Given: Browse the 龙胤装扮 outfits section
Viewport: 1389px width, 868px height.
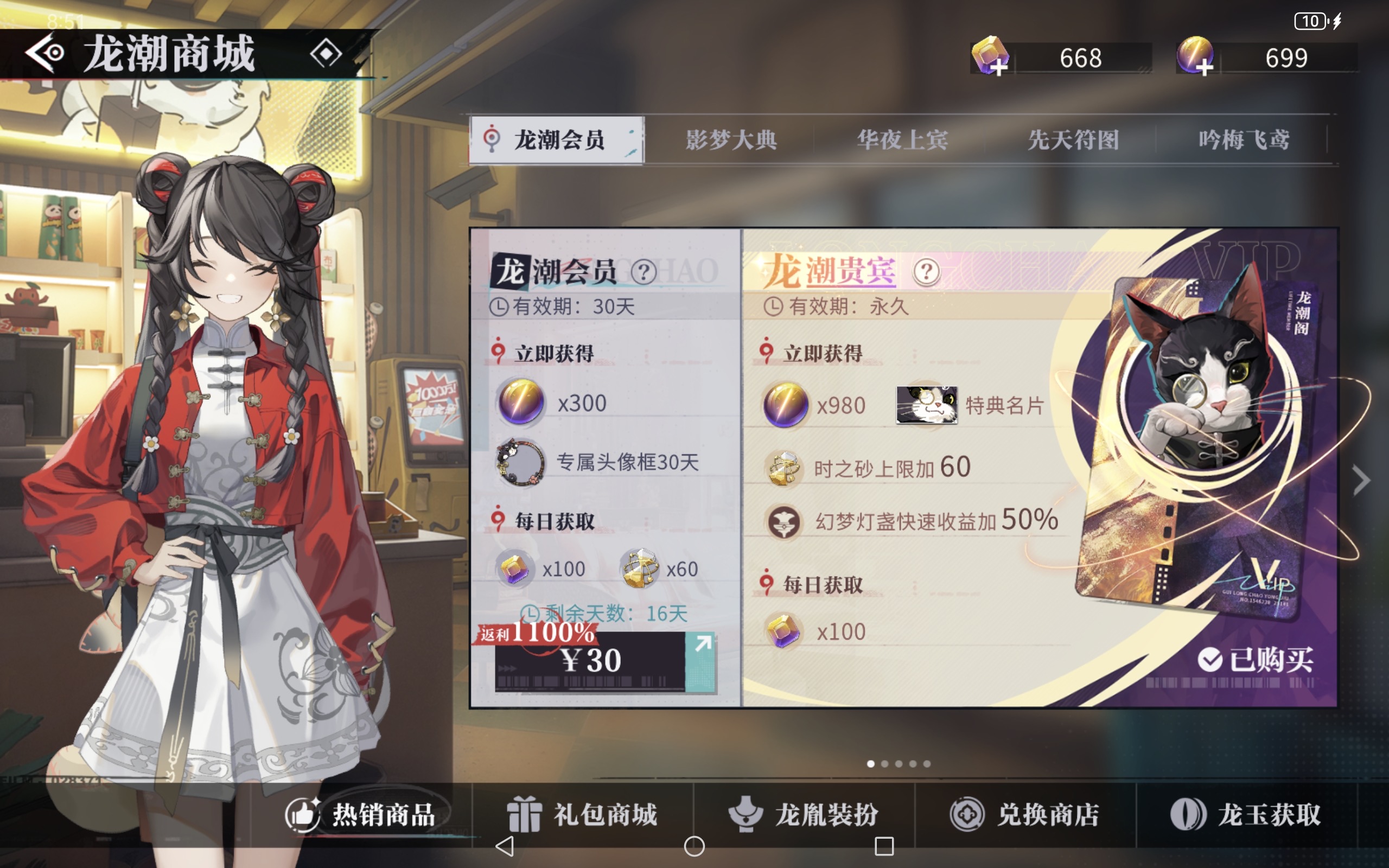Looking at the screenshot, I should click(x=804, y=814).
